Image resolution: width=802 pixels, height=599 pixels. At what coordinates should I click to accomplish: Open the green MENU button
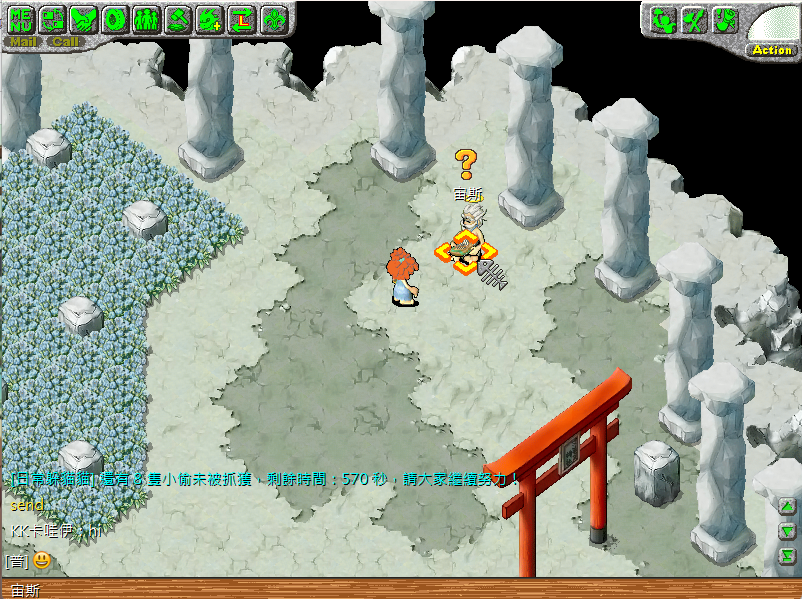[21, 19]
